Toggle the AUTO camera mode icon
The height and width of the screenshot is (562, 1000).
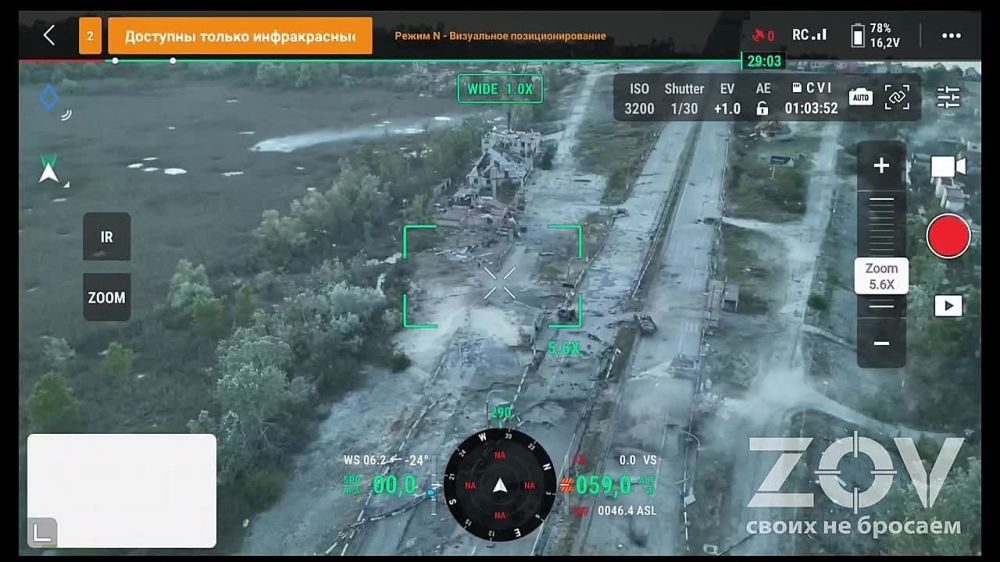point(860,97)
